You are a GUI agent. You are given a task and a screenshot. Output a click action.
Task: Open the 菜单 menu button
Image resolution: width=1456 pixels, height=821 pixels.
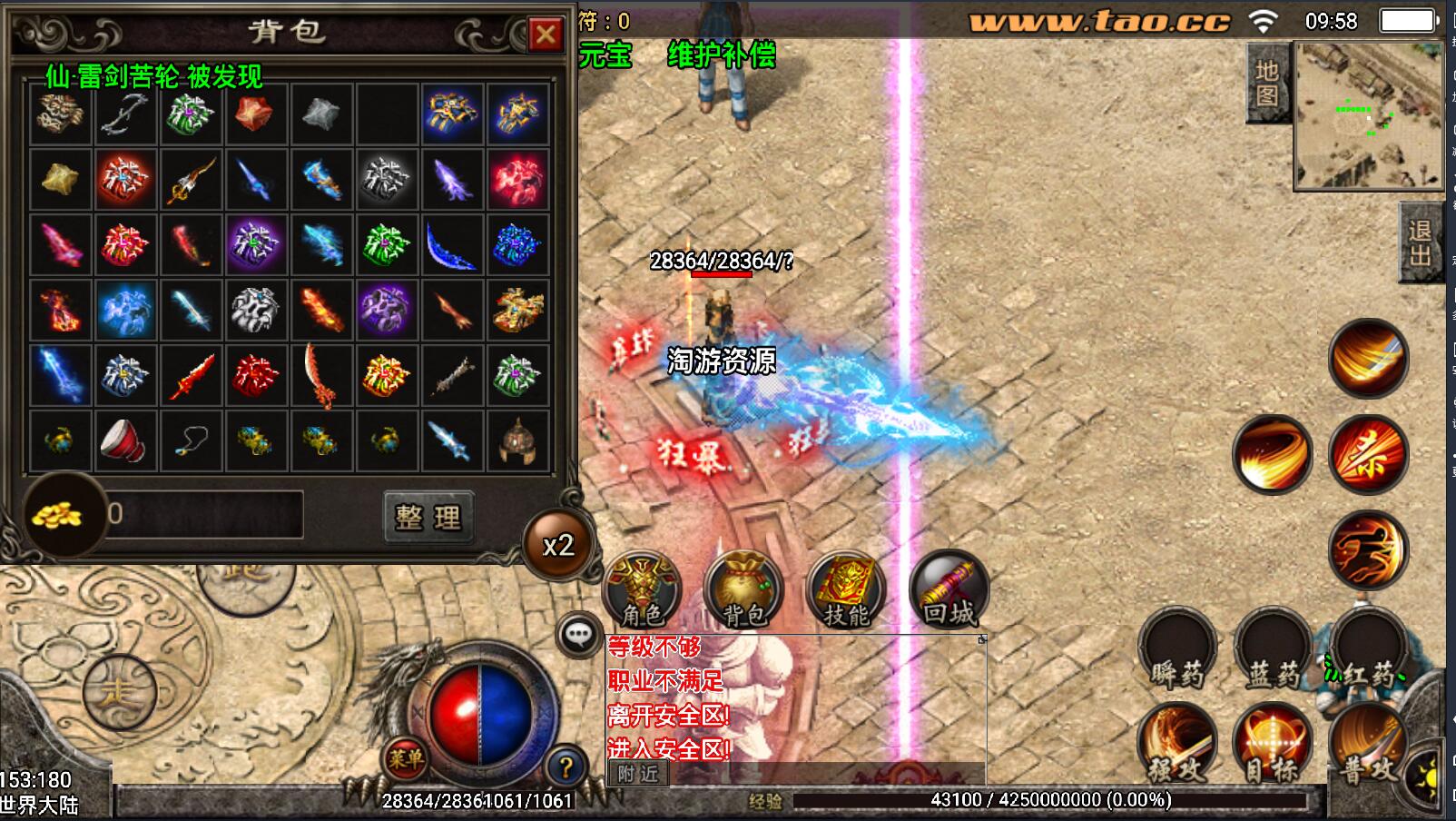point(405,757)
